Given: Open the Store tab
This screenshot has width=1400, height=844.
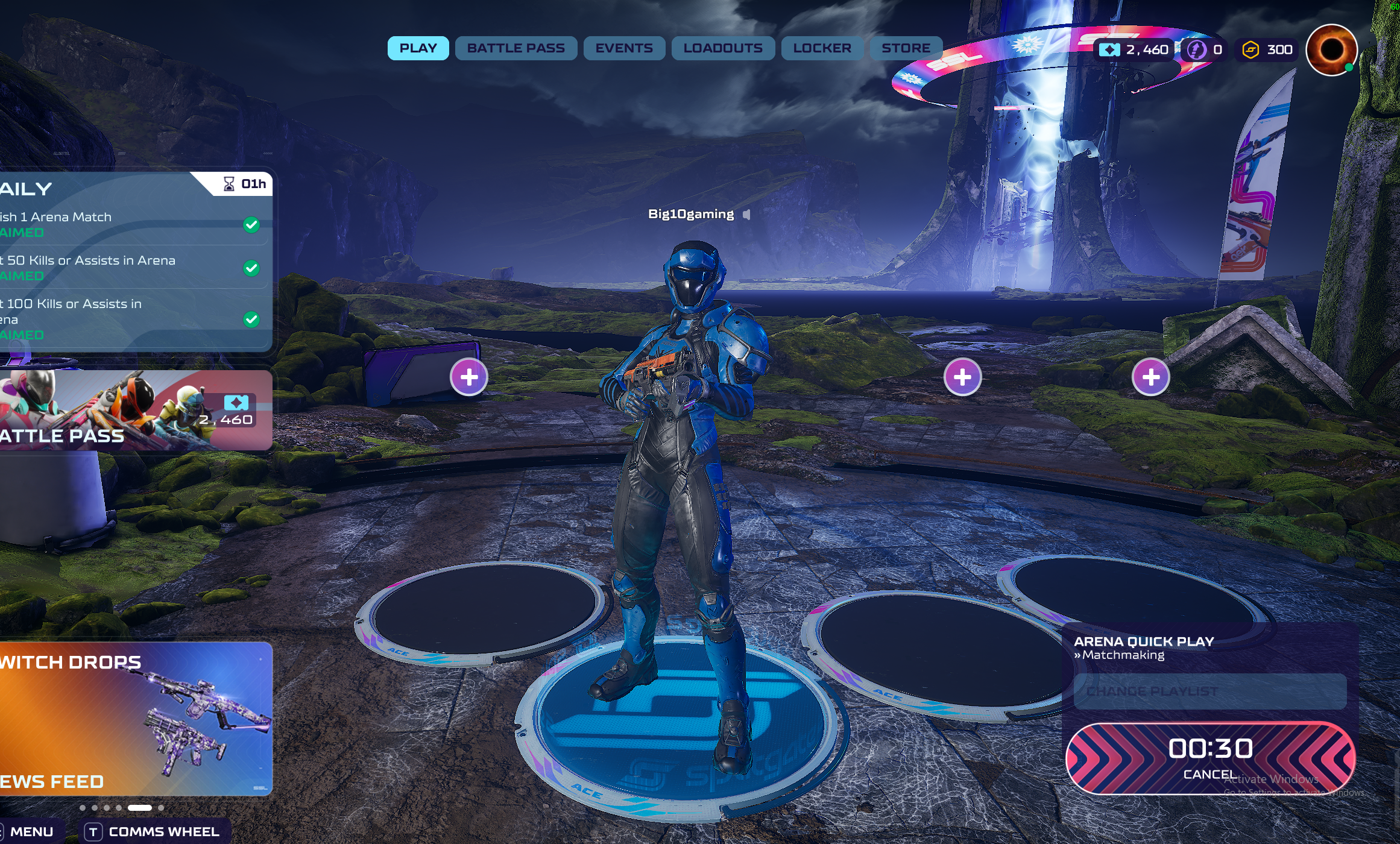Looking at the screenshot, I should 906,48.
